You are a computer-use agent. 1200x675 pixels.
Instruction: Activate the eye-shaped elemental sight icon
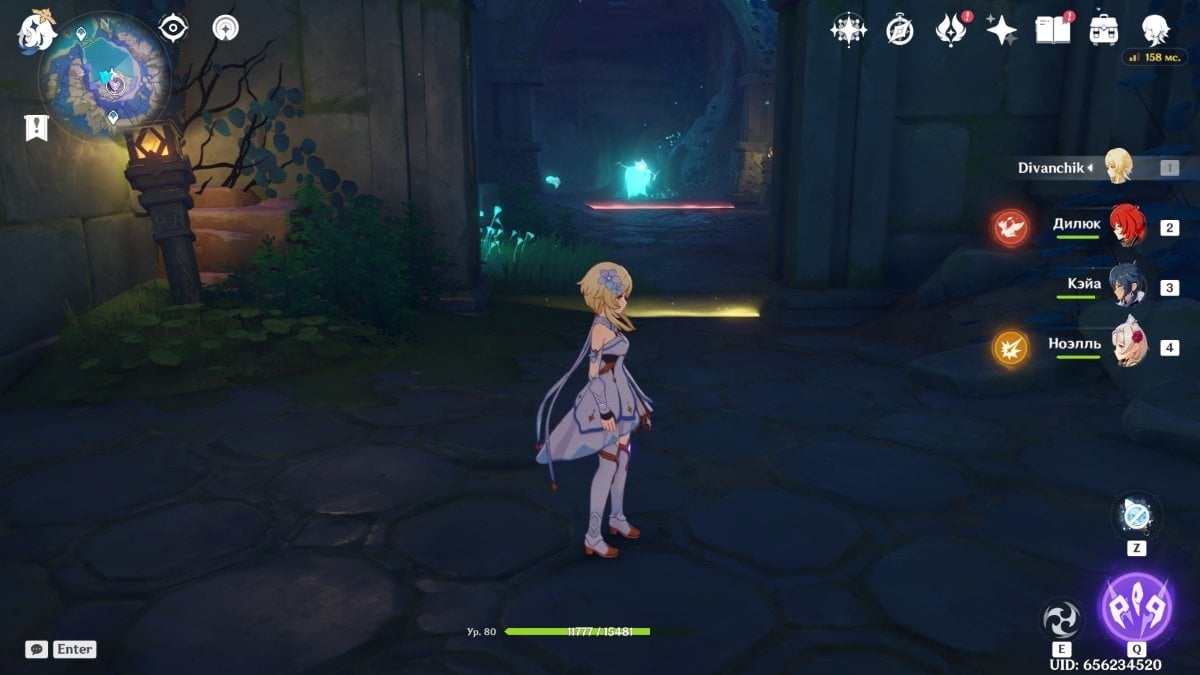coord(174,28)
